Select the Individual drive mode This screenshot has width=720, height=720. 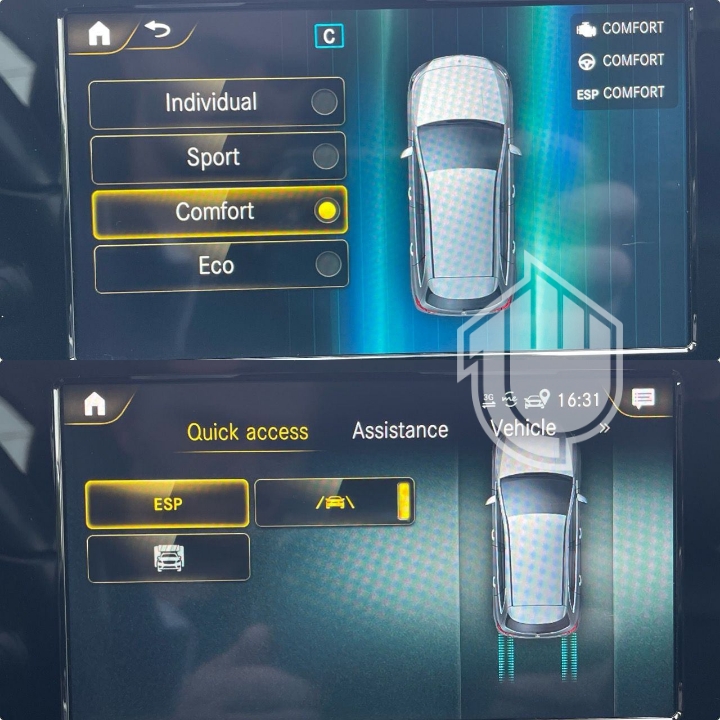pyautogui.click(x=216, y=103)
